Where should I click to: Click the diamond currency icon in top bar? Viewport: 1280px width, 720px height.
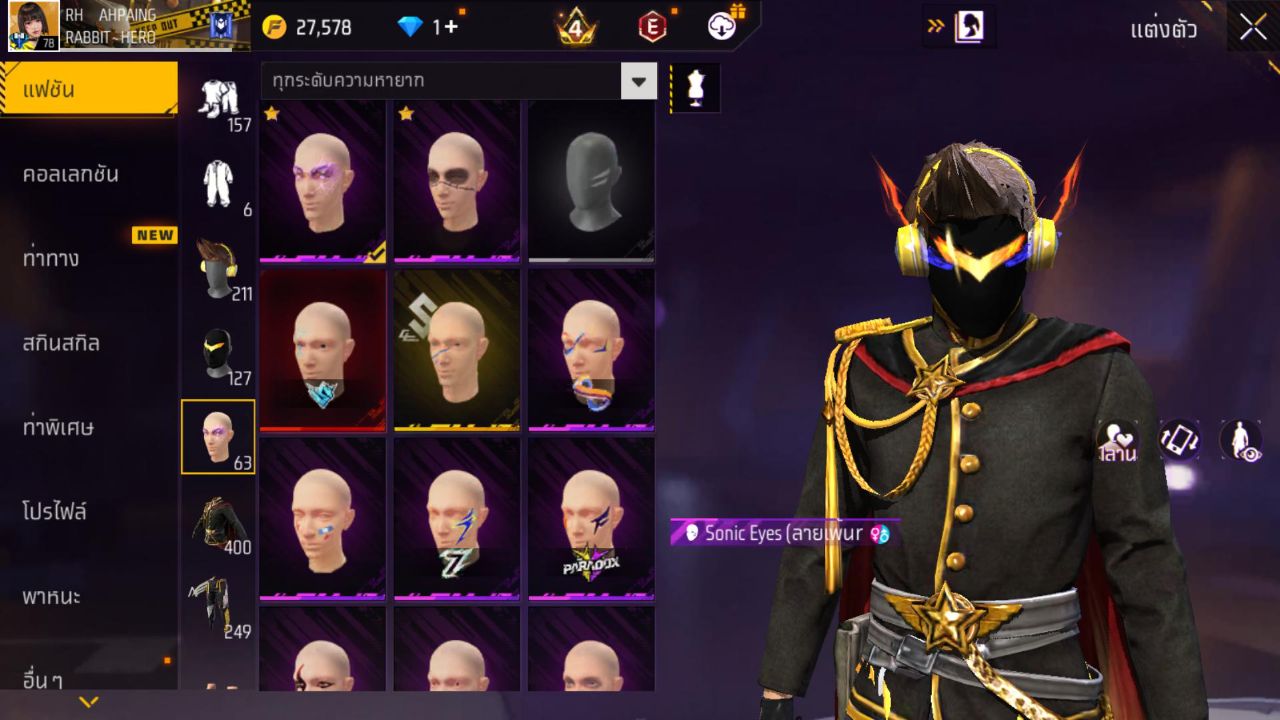click(412, 27)
